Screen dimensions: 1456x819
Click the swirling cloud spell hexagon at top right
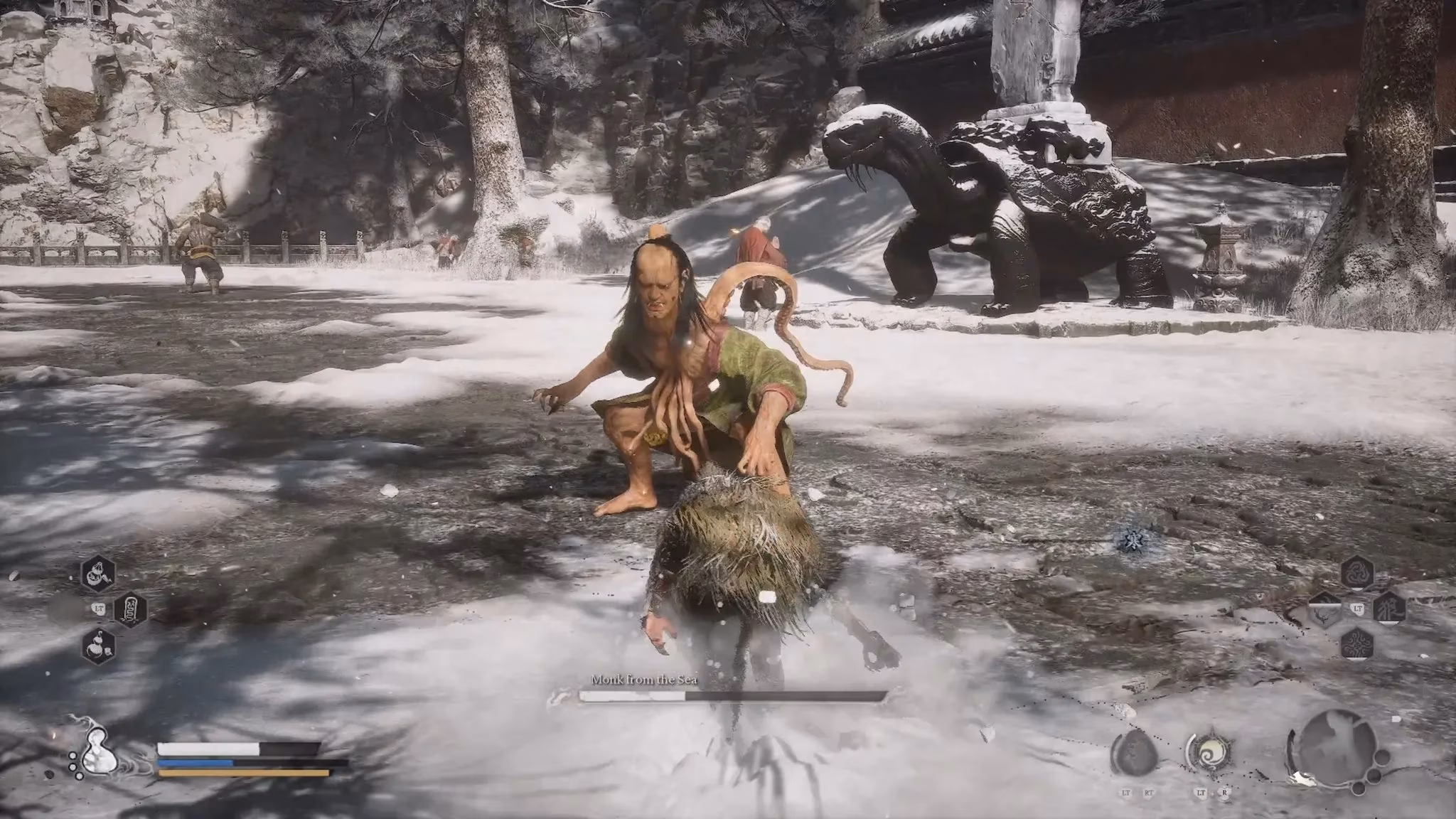1358,572
